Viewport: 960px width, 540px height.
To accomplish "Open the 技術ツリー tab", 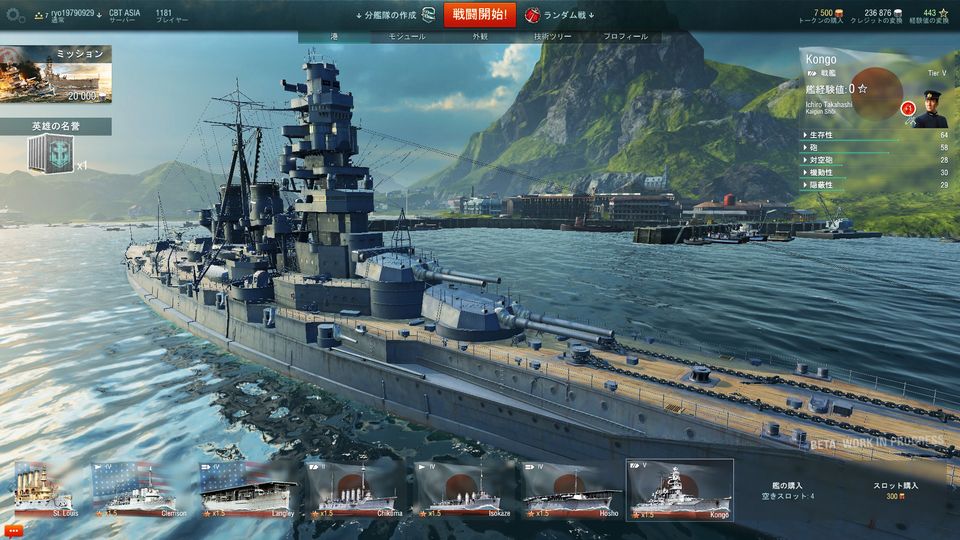I will [552, 37].
